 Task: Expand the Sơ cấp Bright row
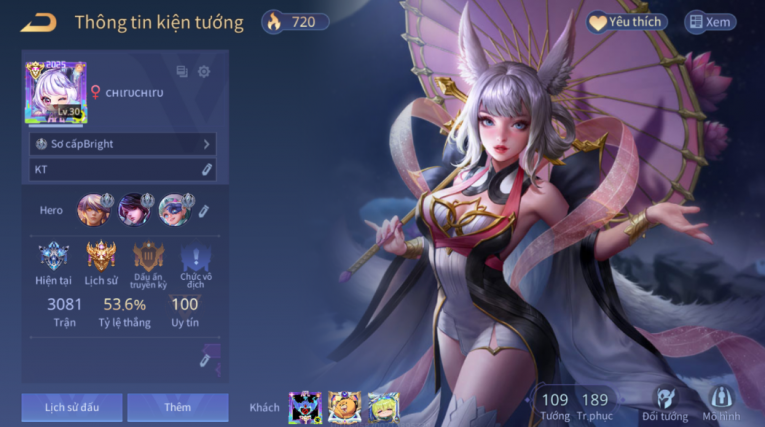pos(122,144)
